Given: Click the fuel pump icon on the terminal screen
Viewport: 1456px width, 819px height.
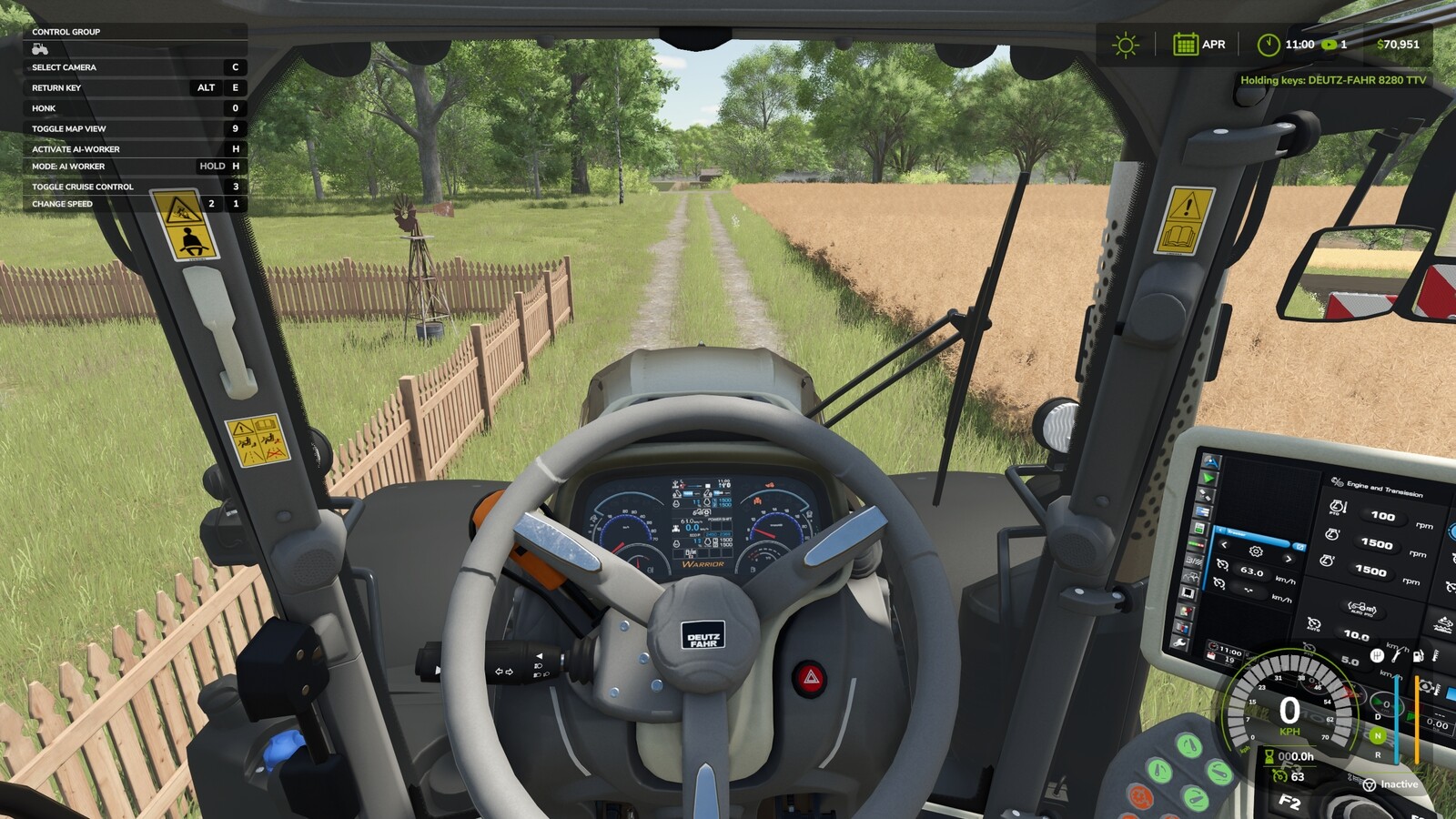Looking at the screenshot, I should tap(1416, 656).
